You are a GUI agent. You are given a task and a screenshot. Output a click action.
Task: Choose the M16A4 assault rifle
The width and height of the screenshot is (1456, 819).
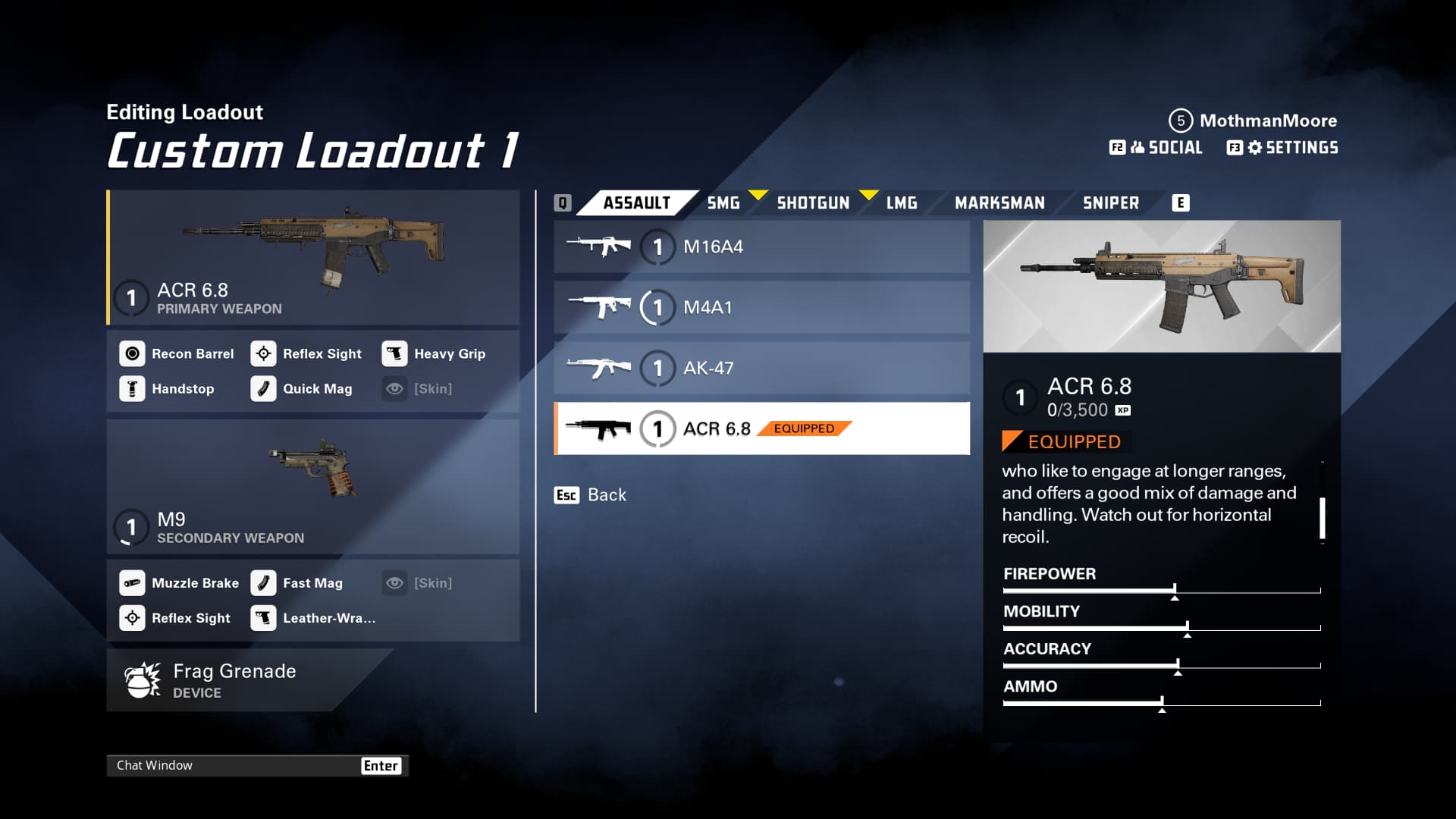pos(761,247)
